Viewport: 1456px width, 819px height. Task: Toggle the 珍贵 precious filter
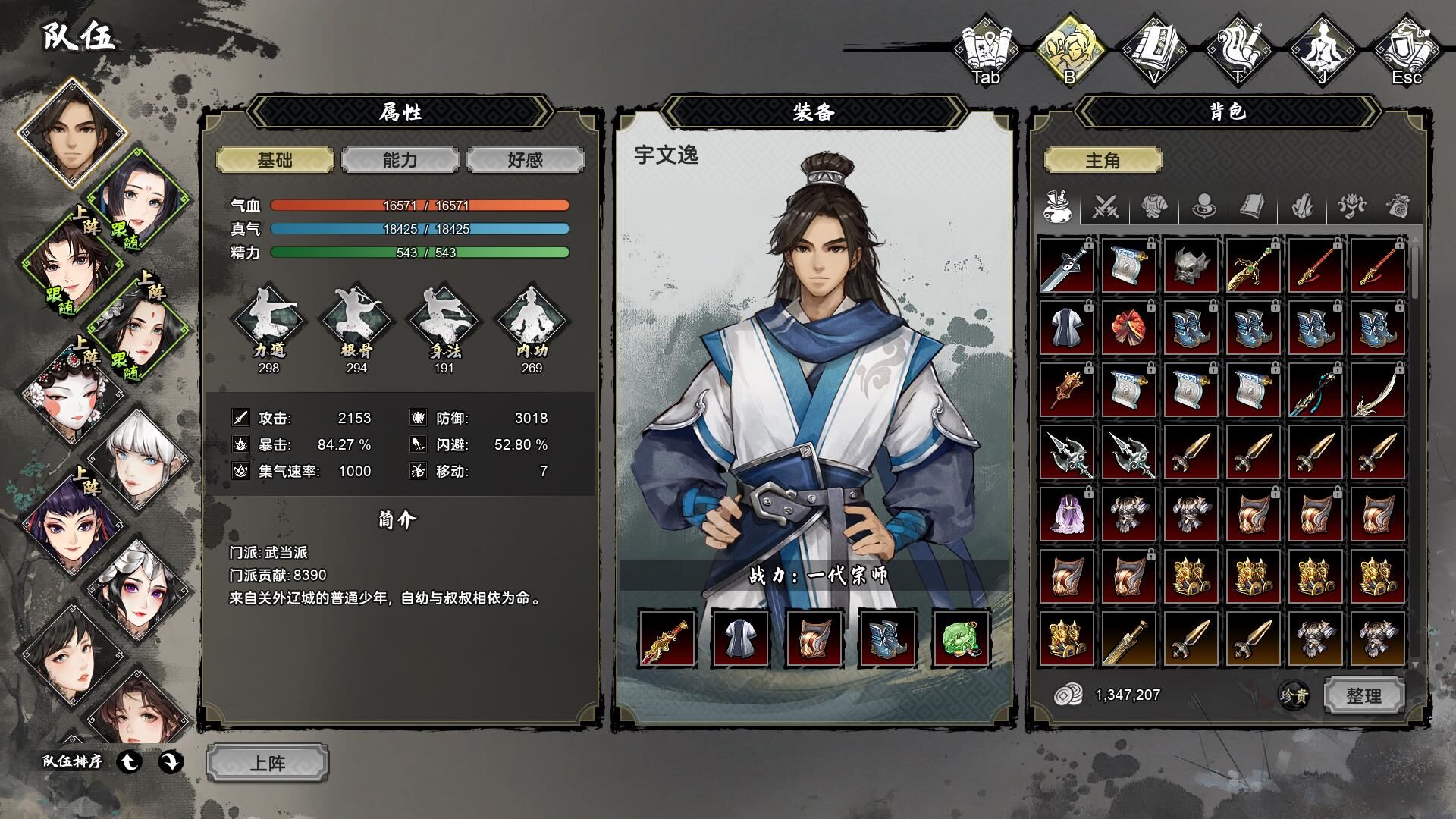1294,695
